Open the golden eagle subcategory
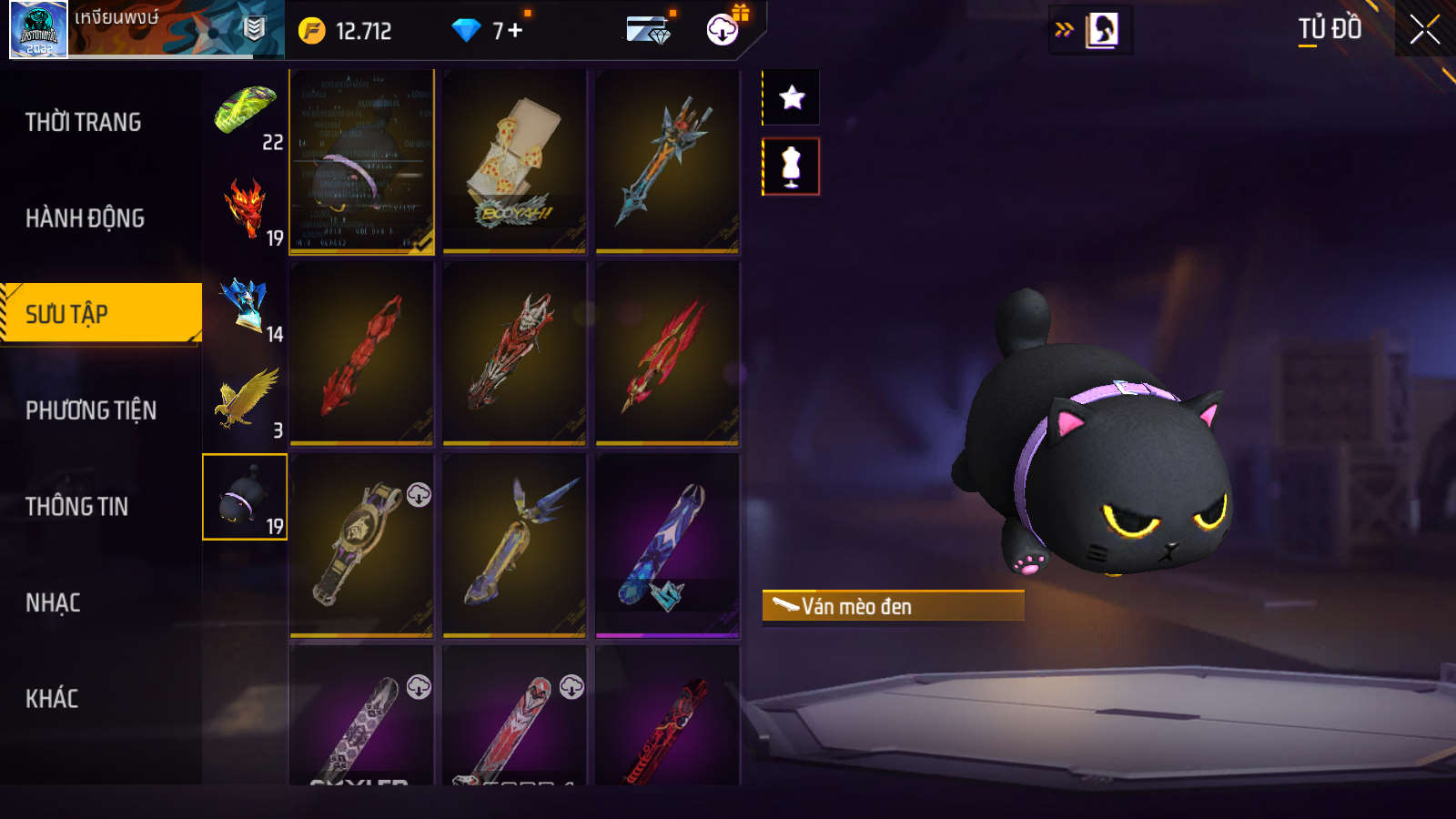Screen dimensions: 1456x819 pos(246,401)
